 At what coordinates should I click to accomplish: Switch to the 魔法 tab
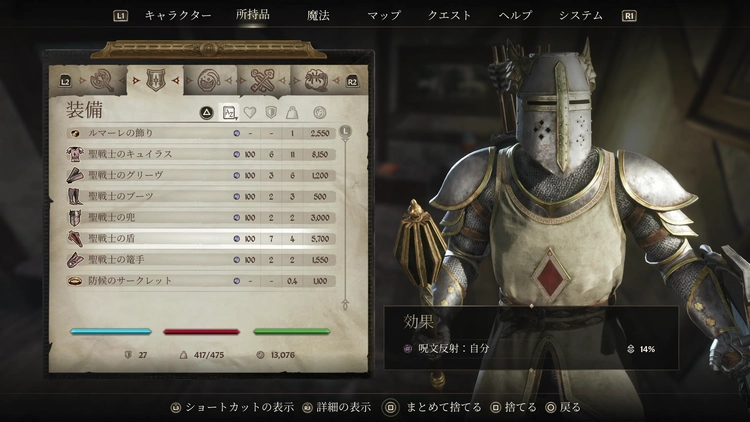[316, 16]
